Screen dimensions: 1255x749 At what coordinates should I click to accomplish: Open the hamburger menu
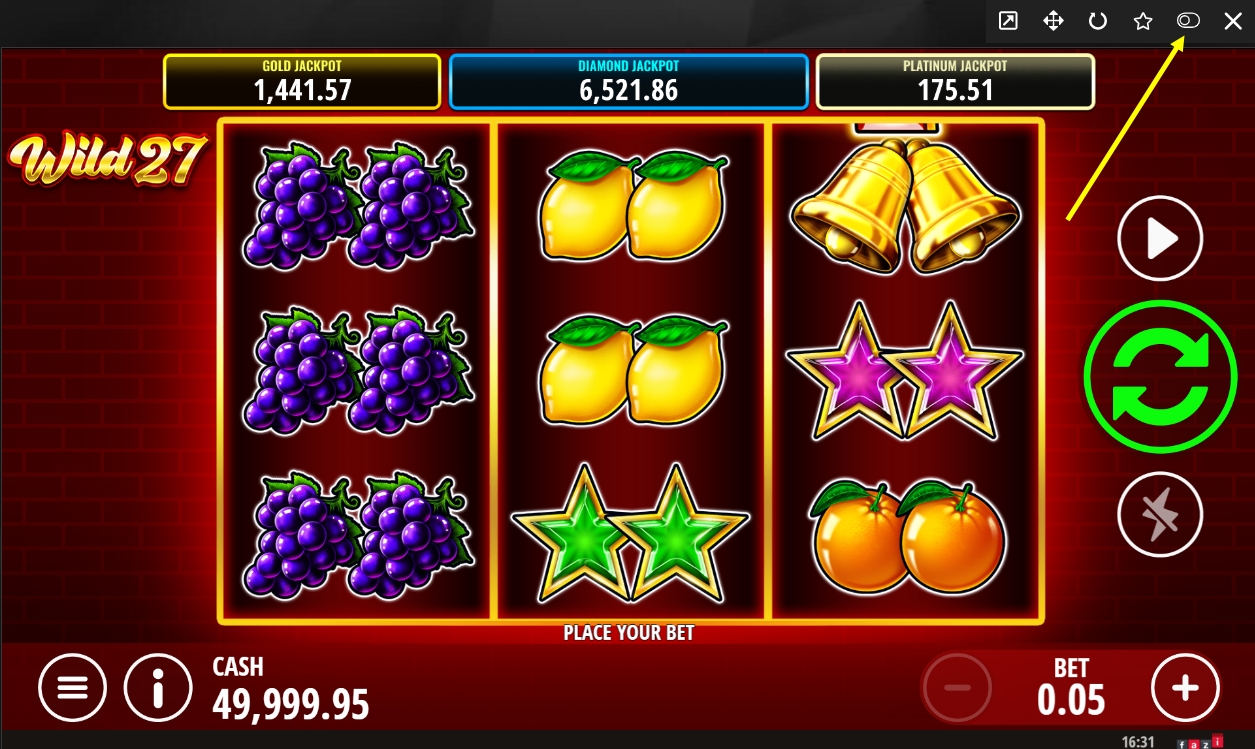[x=72, y=687]
